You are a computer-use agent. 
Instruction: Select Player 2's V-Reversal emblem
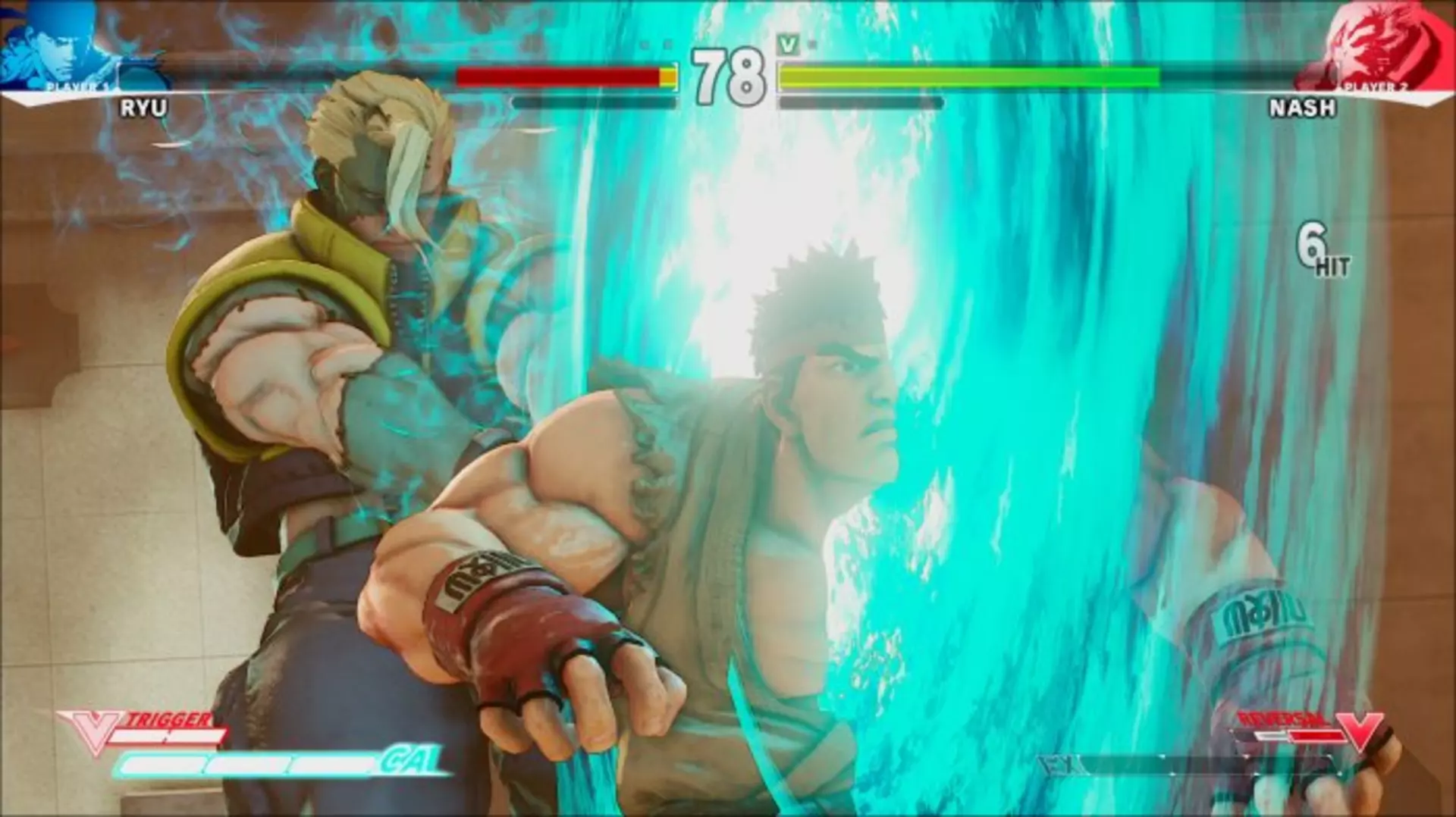pyautogui.click(x=1360, y=730)
